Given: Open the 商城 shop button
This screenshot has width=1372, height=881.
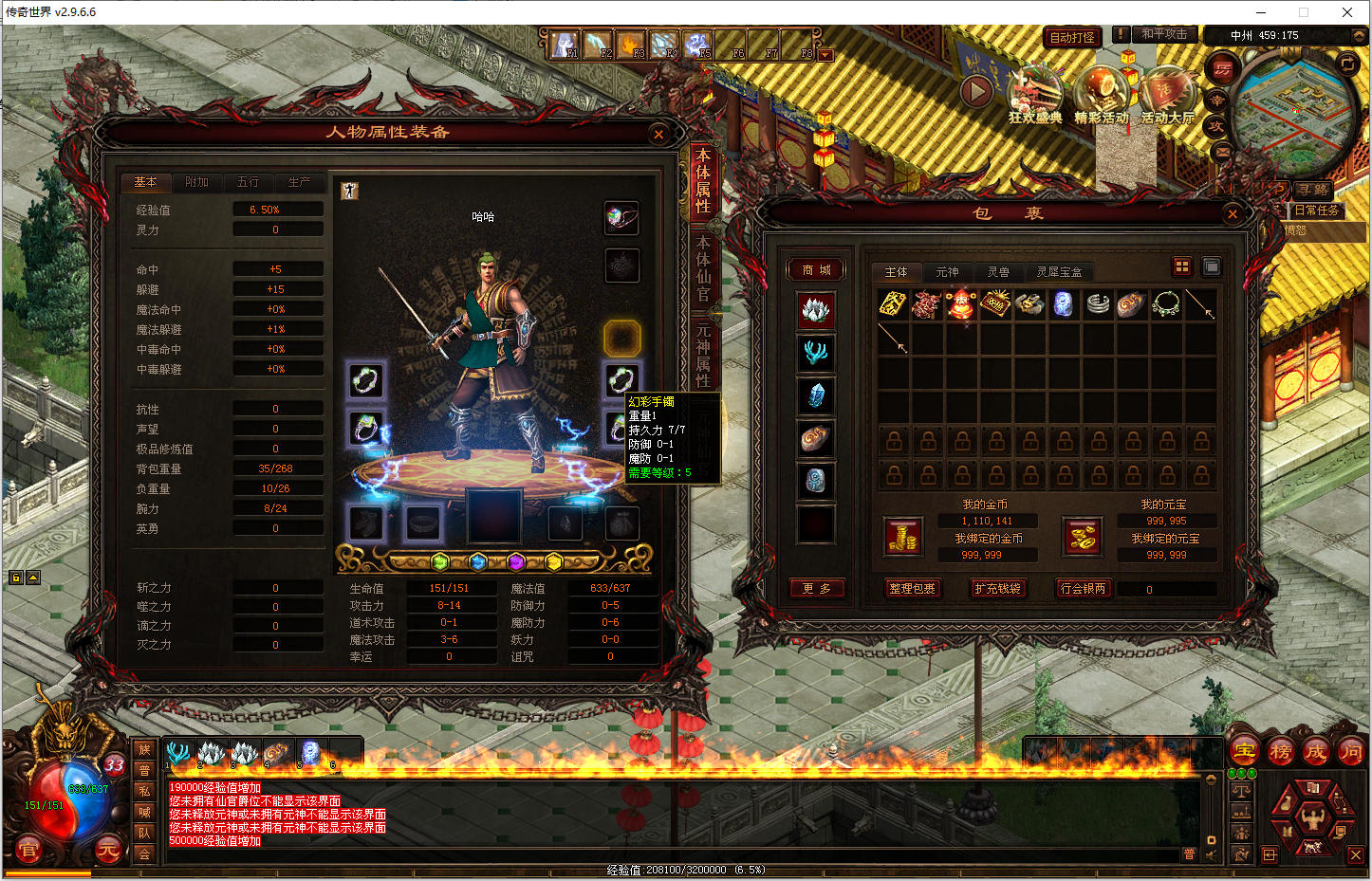Looking at the screenshot, I should tap(816, 270).
